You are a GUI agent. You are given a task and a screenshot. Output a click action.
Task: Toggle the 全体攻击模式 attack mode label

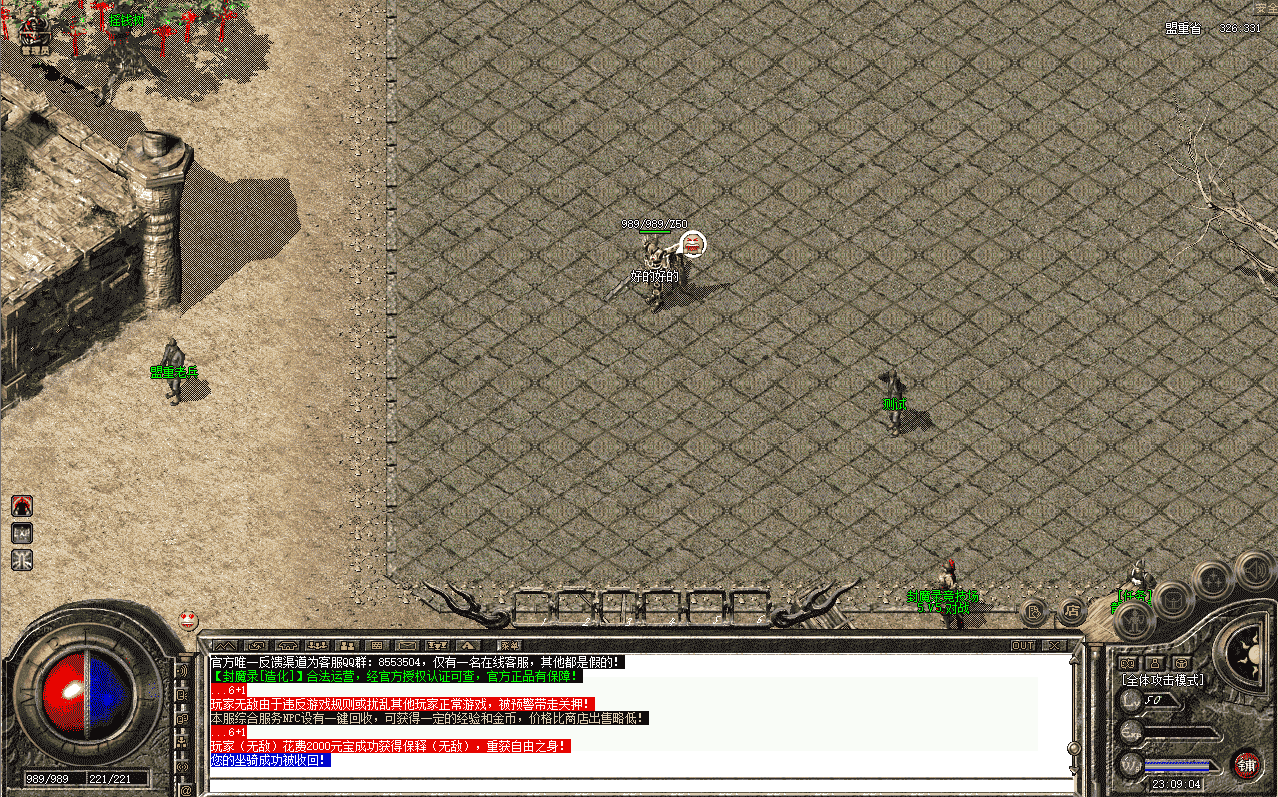[1161, 680]
